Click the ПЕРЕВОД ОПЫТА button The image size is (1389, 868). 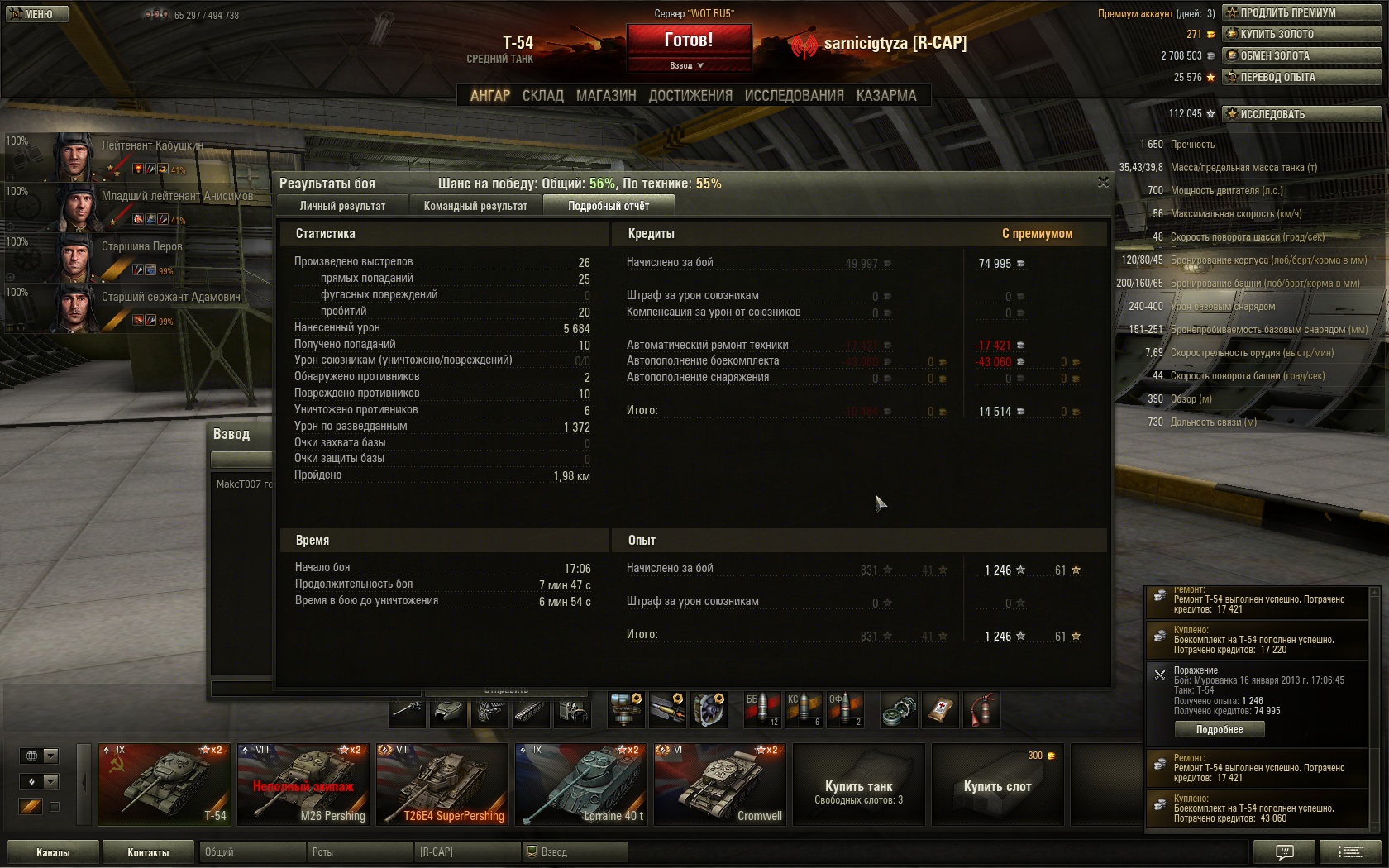[1301, 77]
